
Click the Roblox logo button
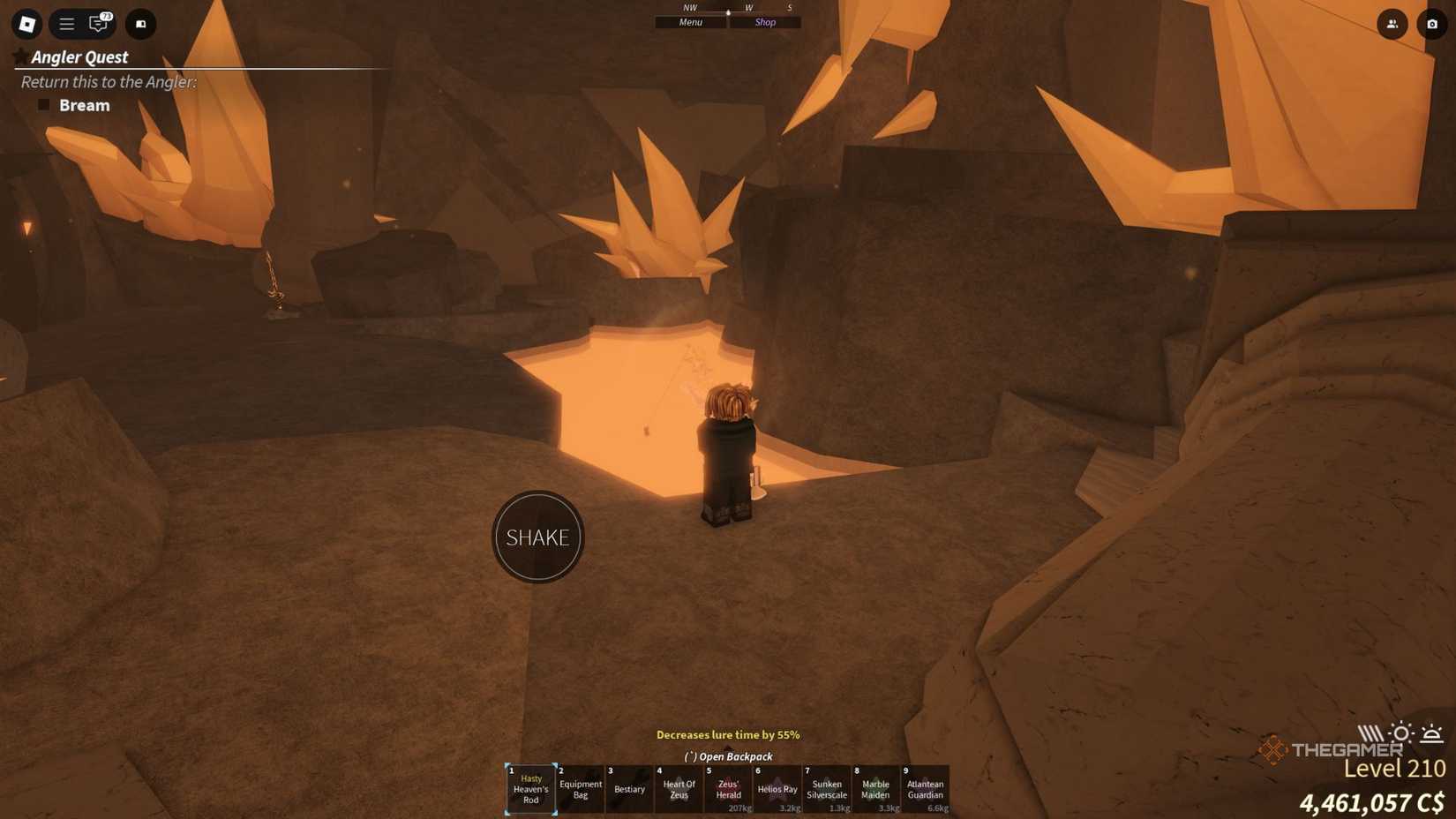pos(26,24)
